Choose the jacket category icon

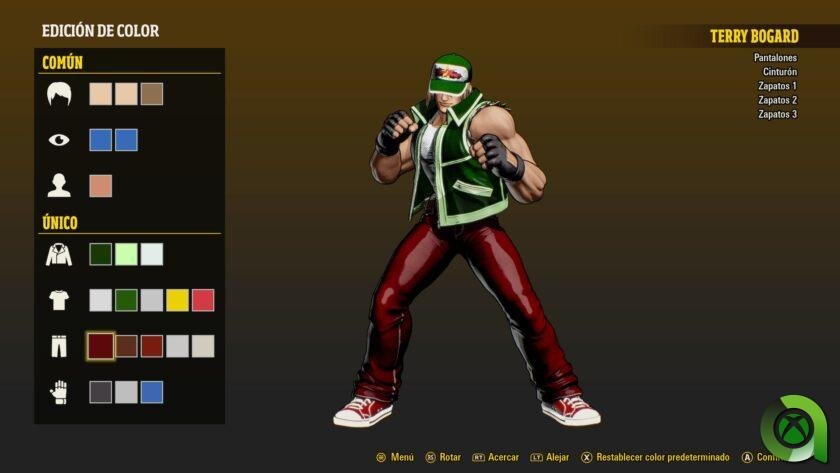point(59,254)
